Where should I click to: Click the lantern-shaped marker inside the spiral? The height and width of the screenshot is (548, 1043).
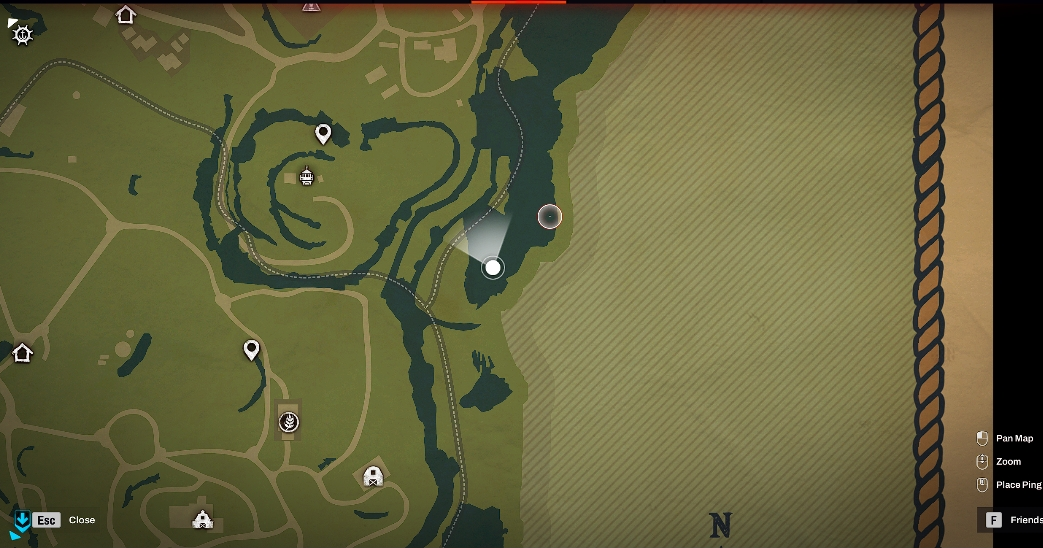tap(307, 177)
